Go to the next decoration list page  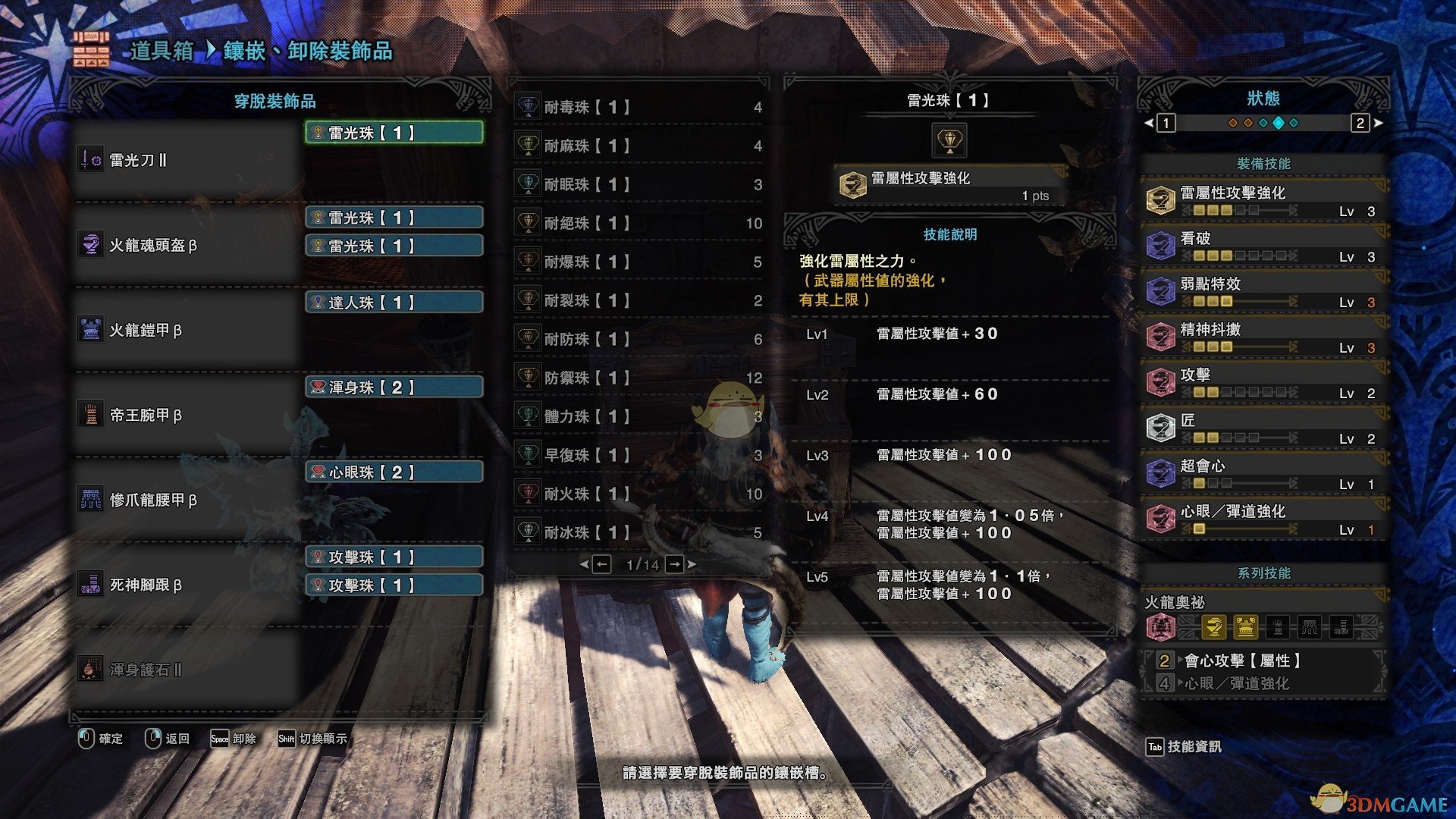pyautogui.click(x=675, y=564)
